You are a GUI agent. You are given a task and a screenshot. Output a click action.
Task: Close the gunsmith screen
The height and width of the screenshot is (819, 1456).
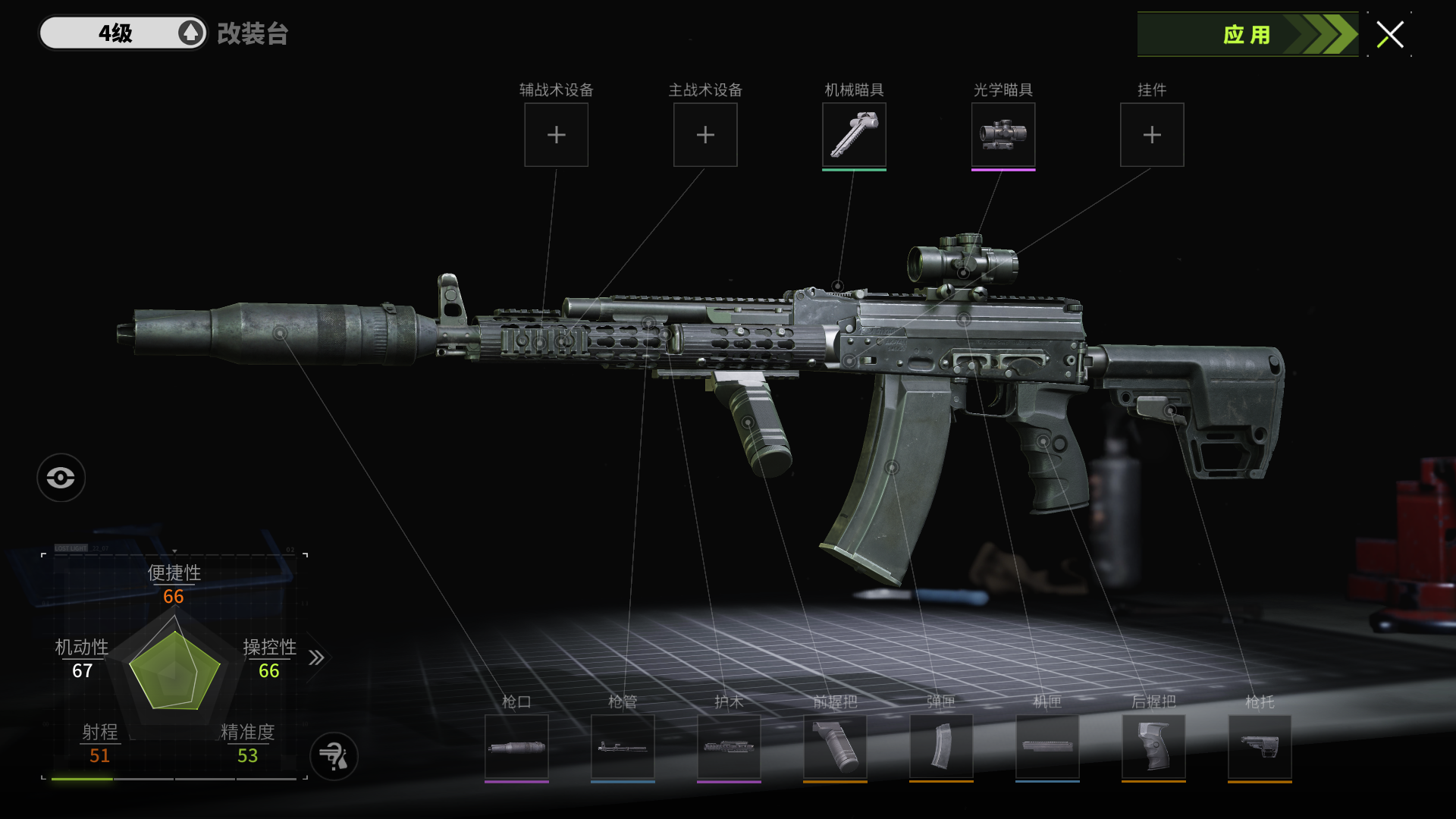click(1390, 35)
